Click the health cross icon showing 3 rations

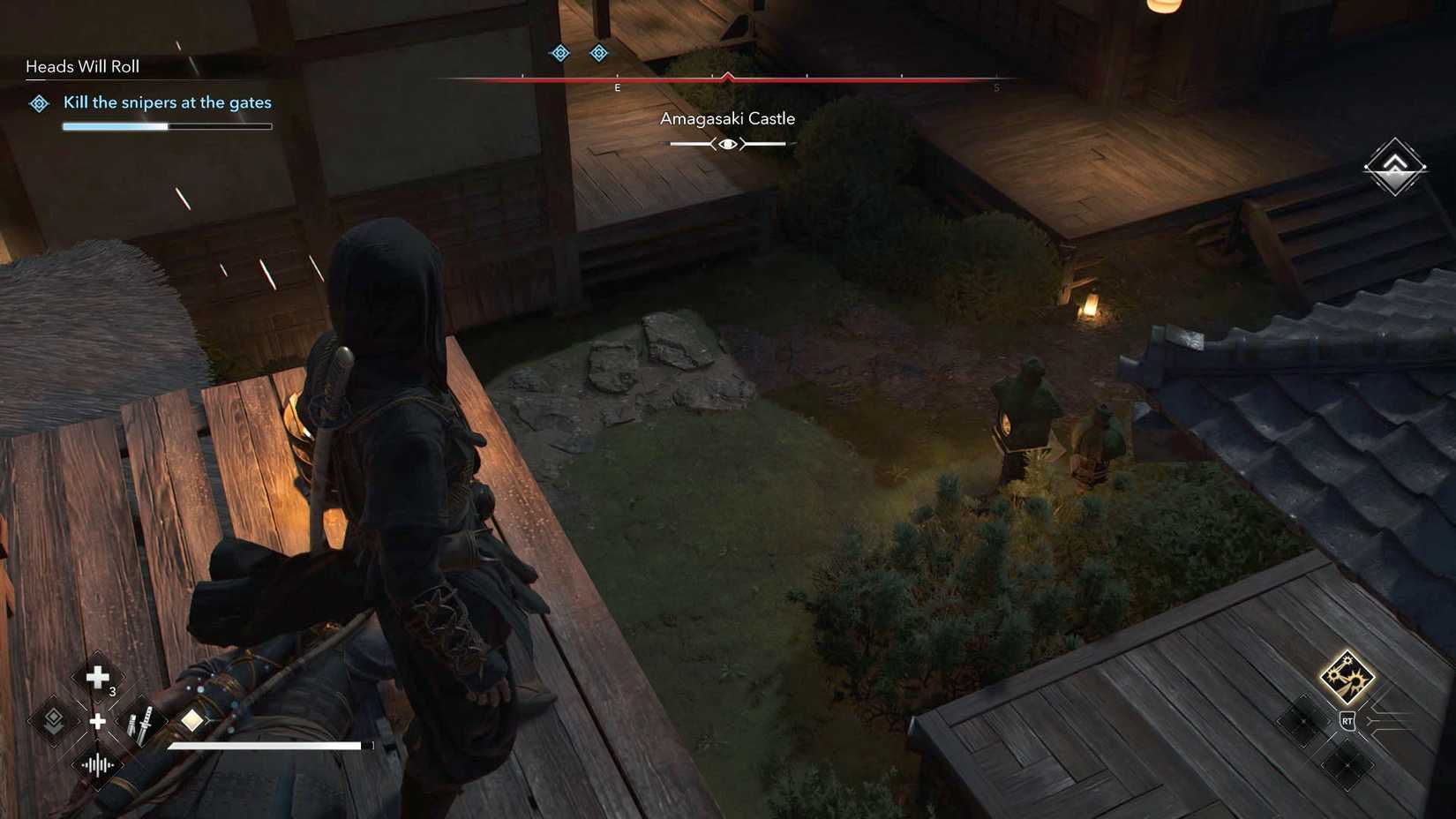pyautogui.click(x=97, y=675)
